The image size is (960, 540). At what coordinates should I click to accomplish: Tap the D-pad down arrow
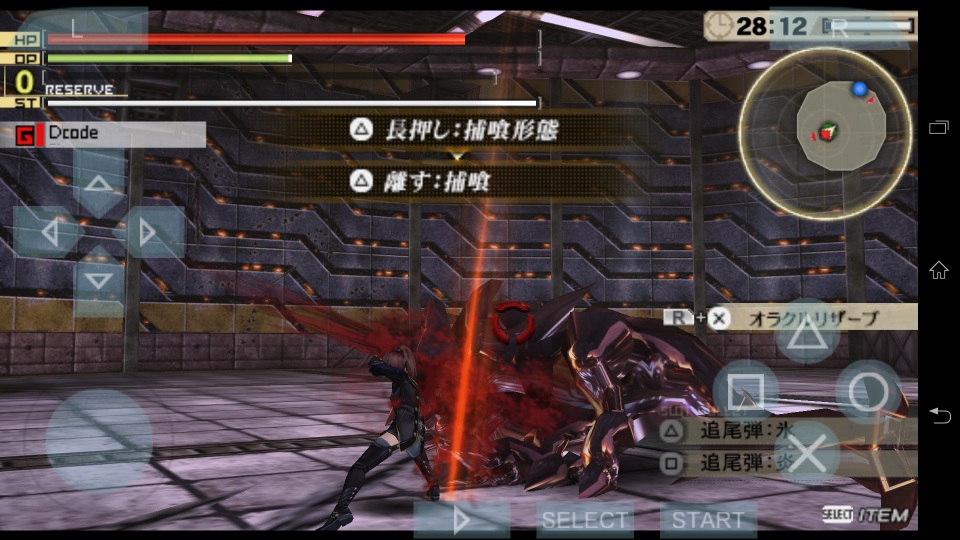coord(98,281)
